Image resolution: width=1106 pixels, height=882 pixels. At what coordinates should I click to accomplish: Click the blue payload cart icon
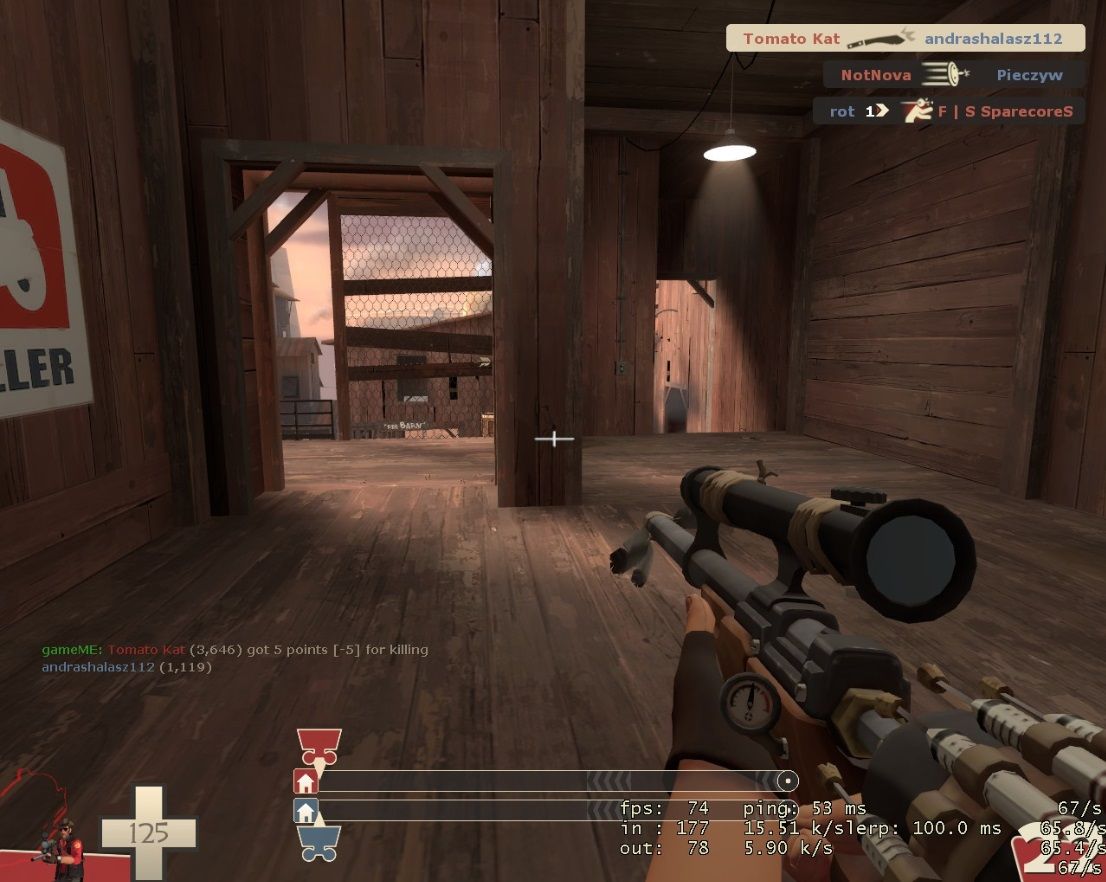tap(319, 841)
